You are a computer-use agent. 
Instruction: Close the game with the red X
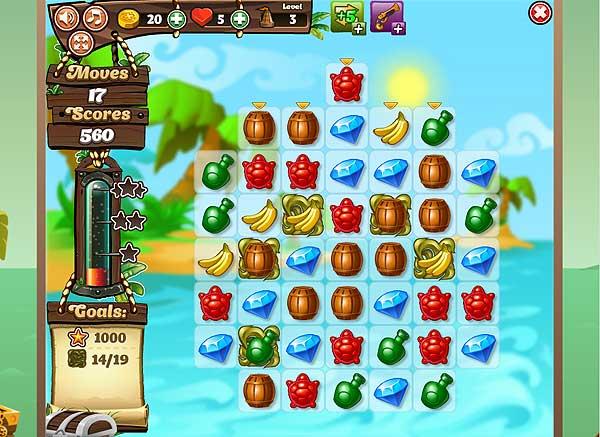[x=539, y=12]
